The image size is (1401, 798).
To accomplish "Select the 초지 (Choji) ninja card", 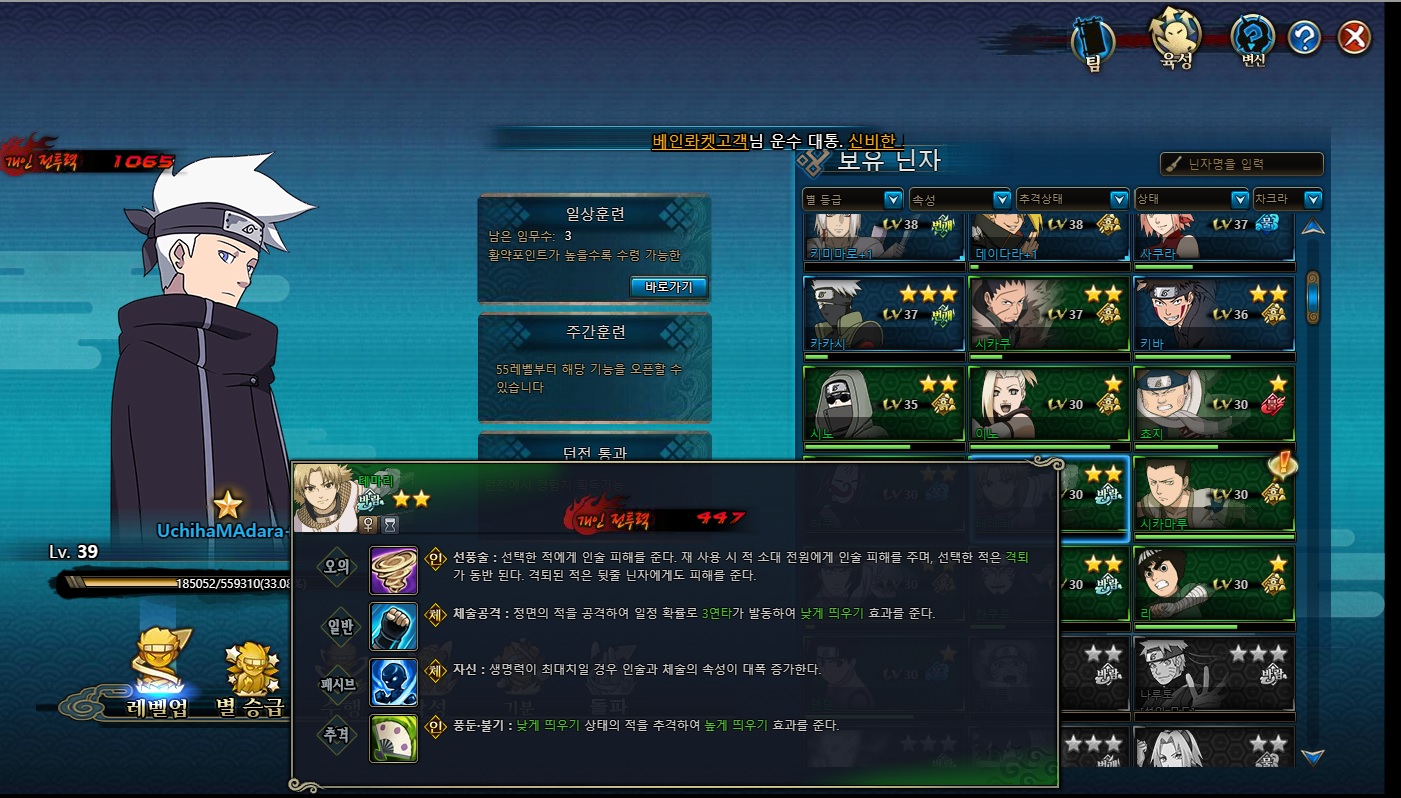I will 1214,404.
